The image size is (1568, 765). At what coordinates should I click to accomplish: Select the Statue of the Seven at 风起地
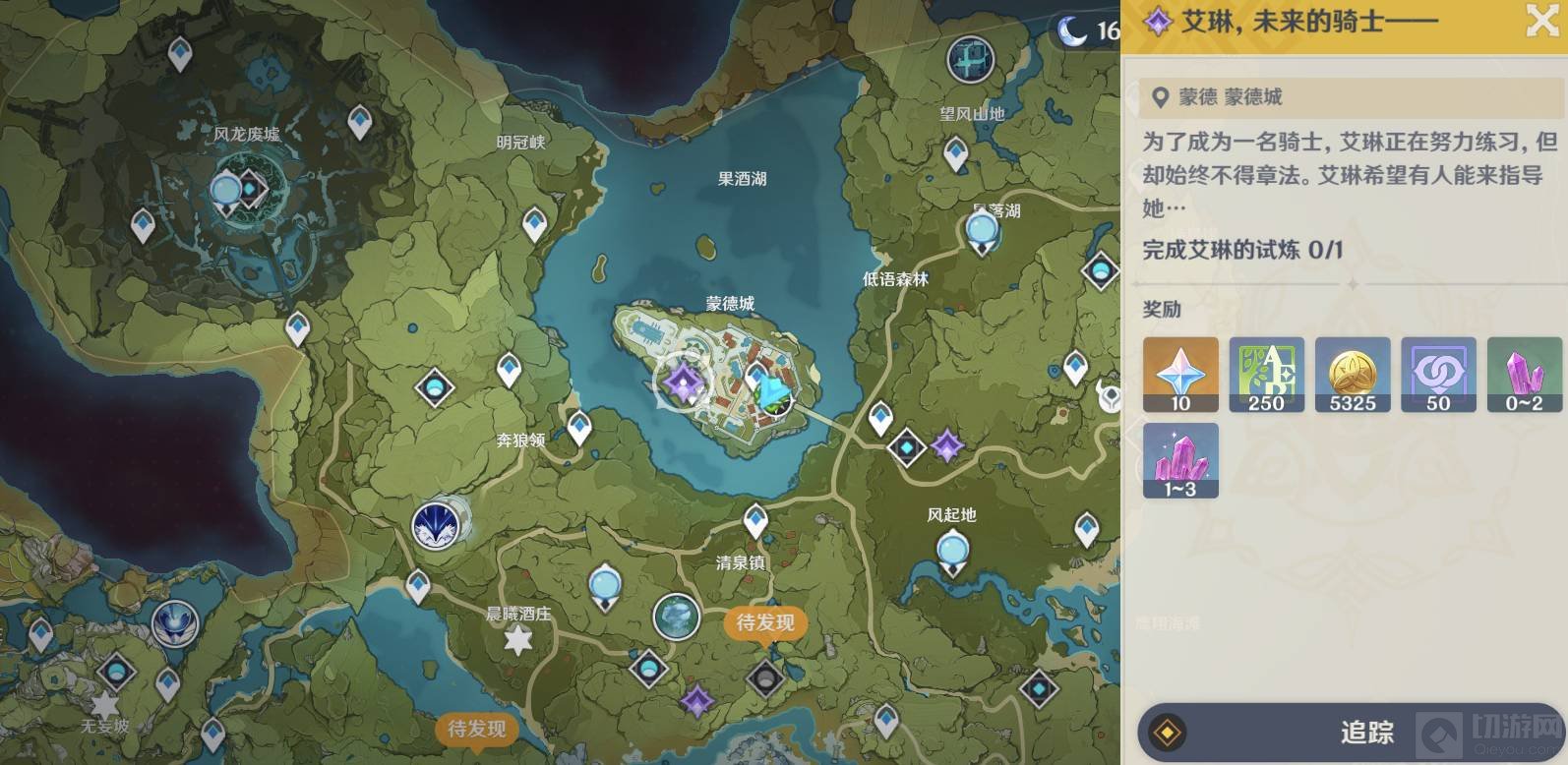pos(952,551)
